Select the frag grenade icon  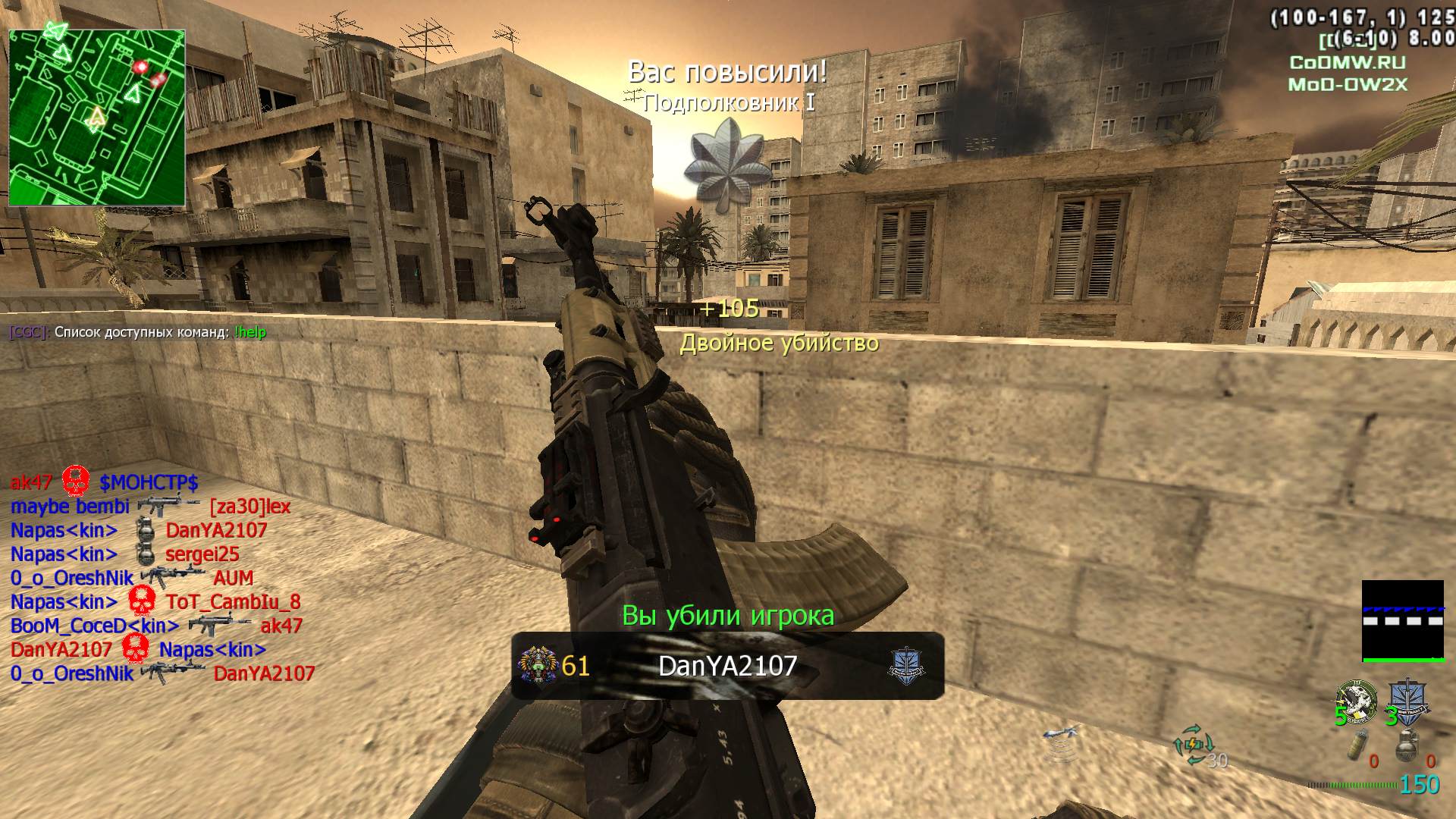[x=1407, y=745]
